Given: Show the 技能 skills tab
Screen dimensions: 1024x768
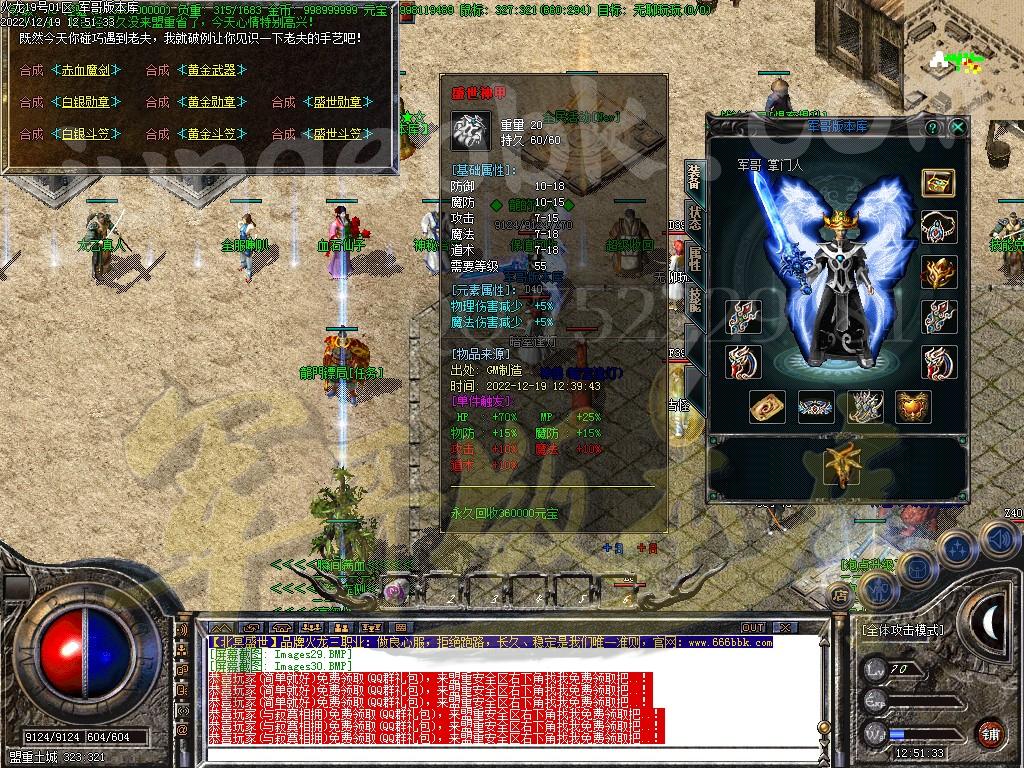Looking at the screenshot, I should [694, 300].
